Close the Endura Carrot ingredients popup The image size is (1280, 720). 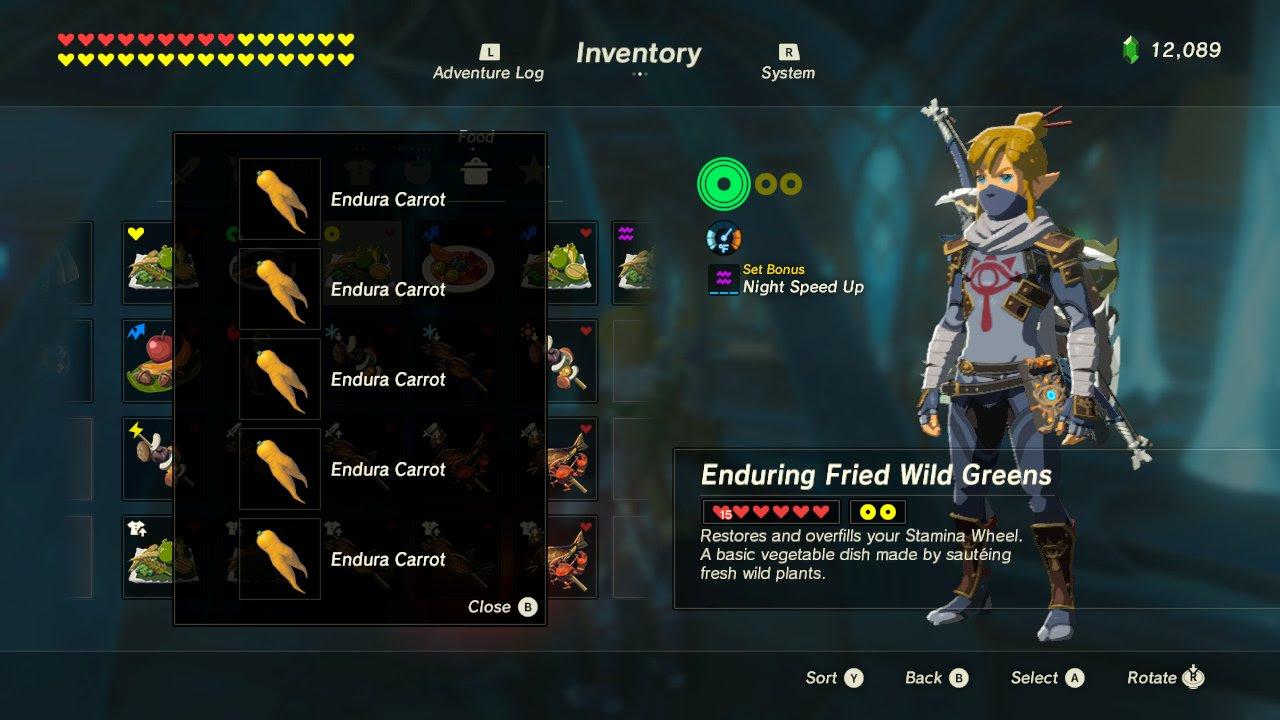click(502, 607)
